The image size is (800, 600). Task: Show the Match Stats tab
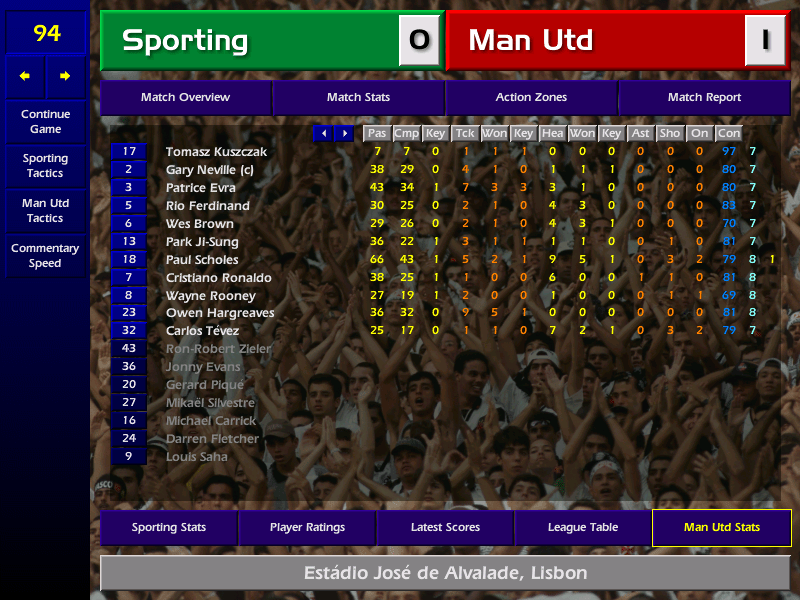pos(358,98)
